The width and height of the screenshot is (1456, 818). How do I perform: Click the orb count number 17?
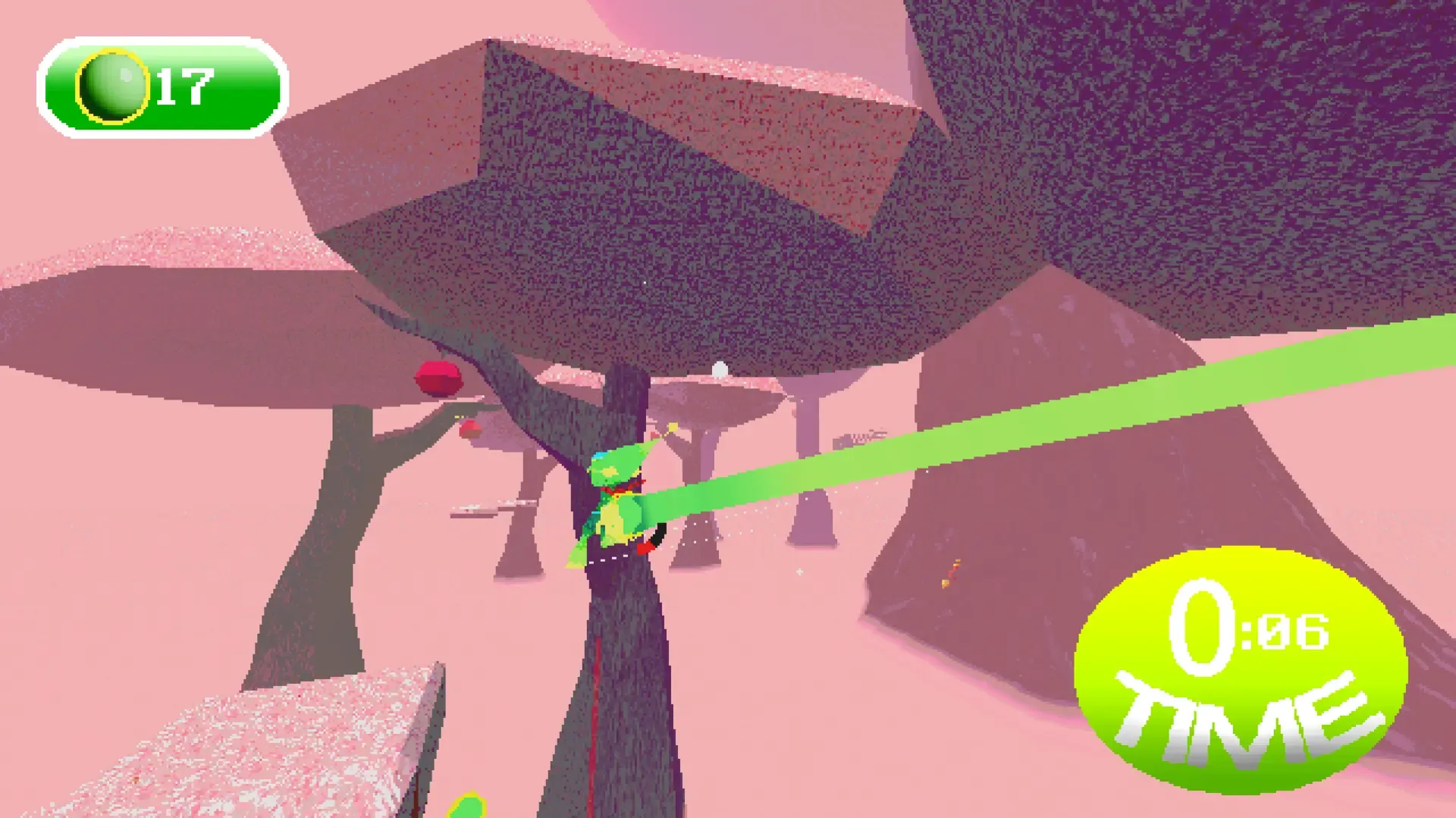[x=184, y=85]
